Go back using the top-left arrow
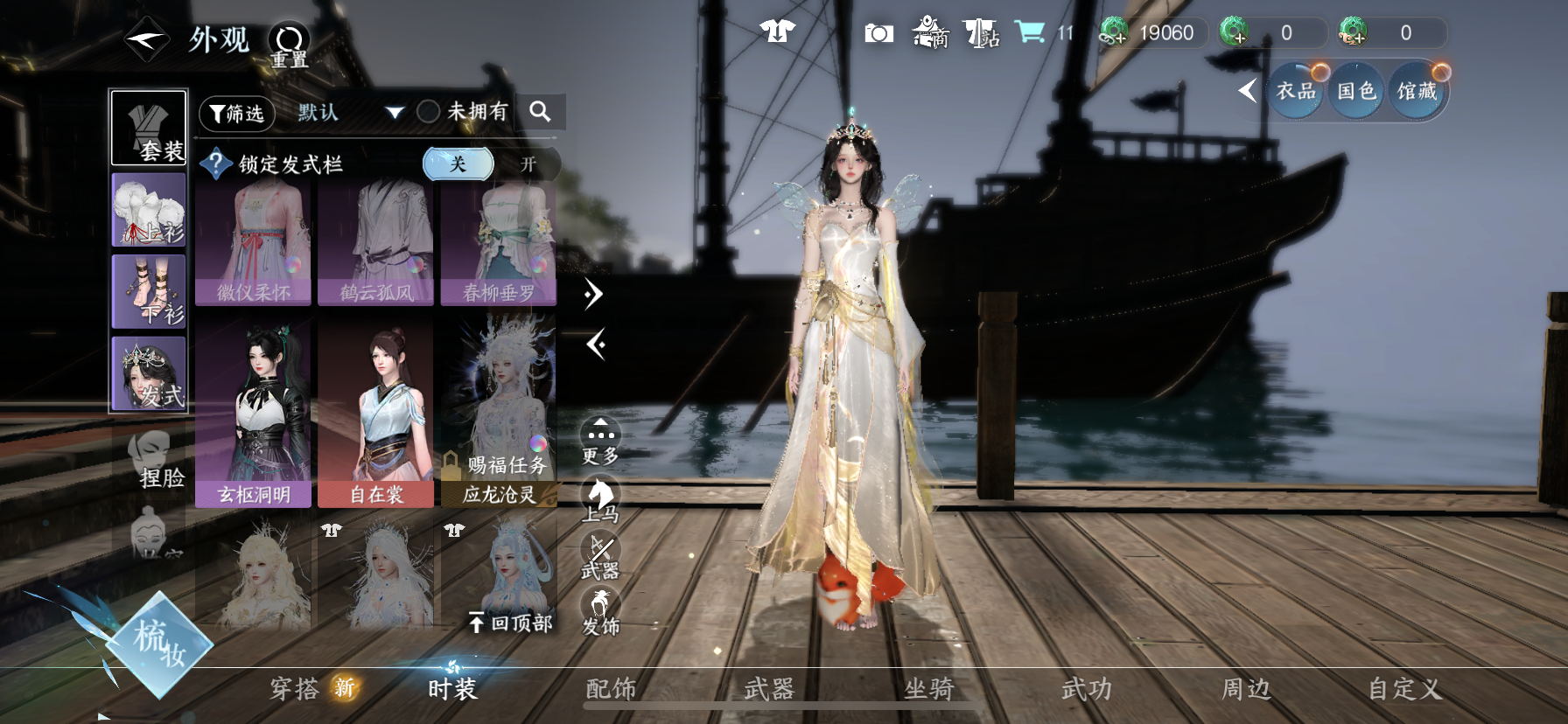The width and height of the screenshot is (1568, 724). [146, 40]
